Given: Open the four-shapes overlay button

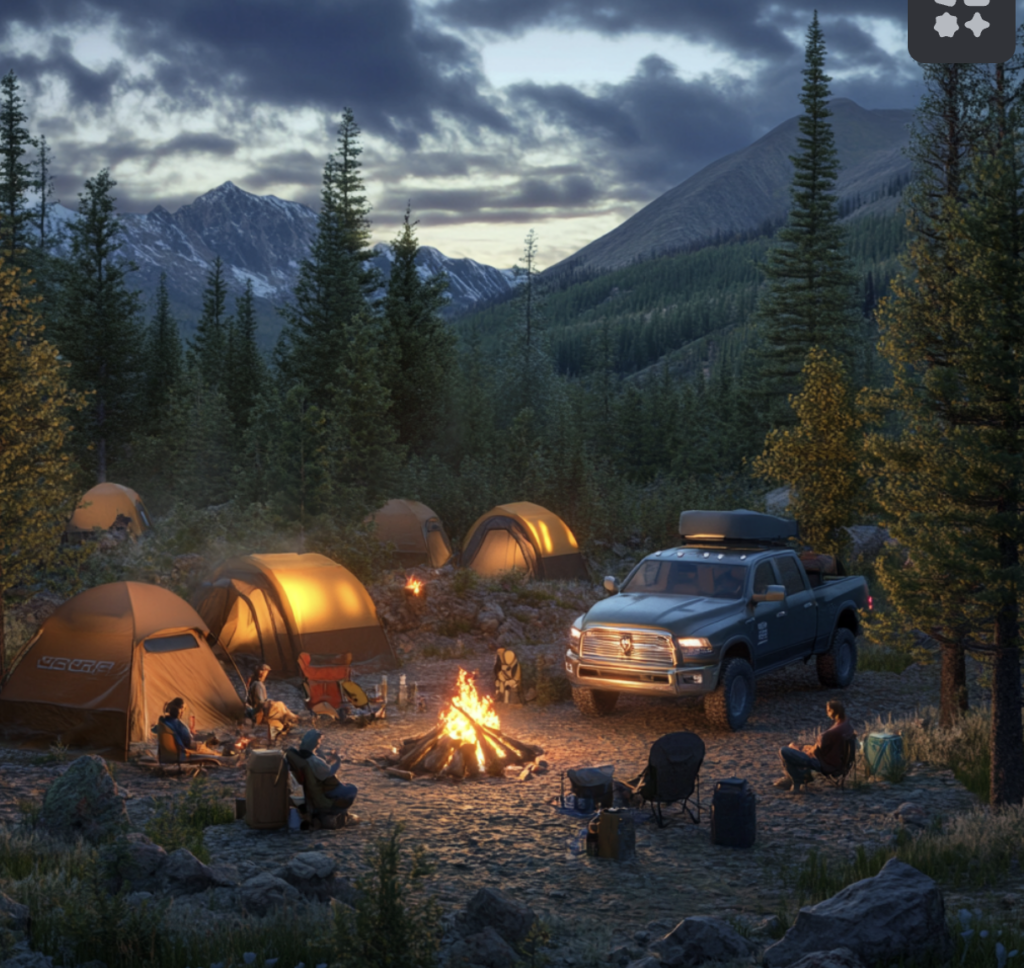Looking at the screenshot, I should (961, 26).
